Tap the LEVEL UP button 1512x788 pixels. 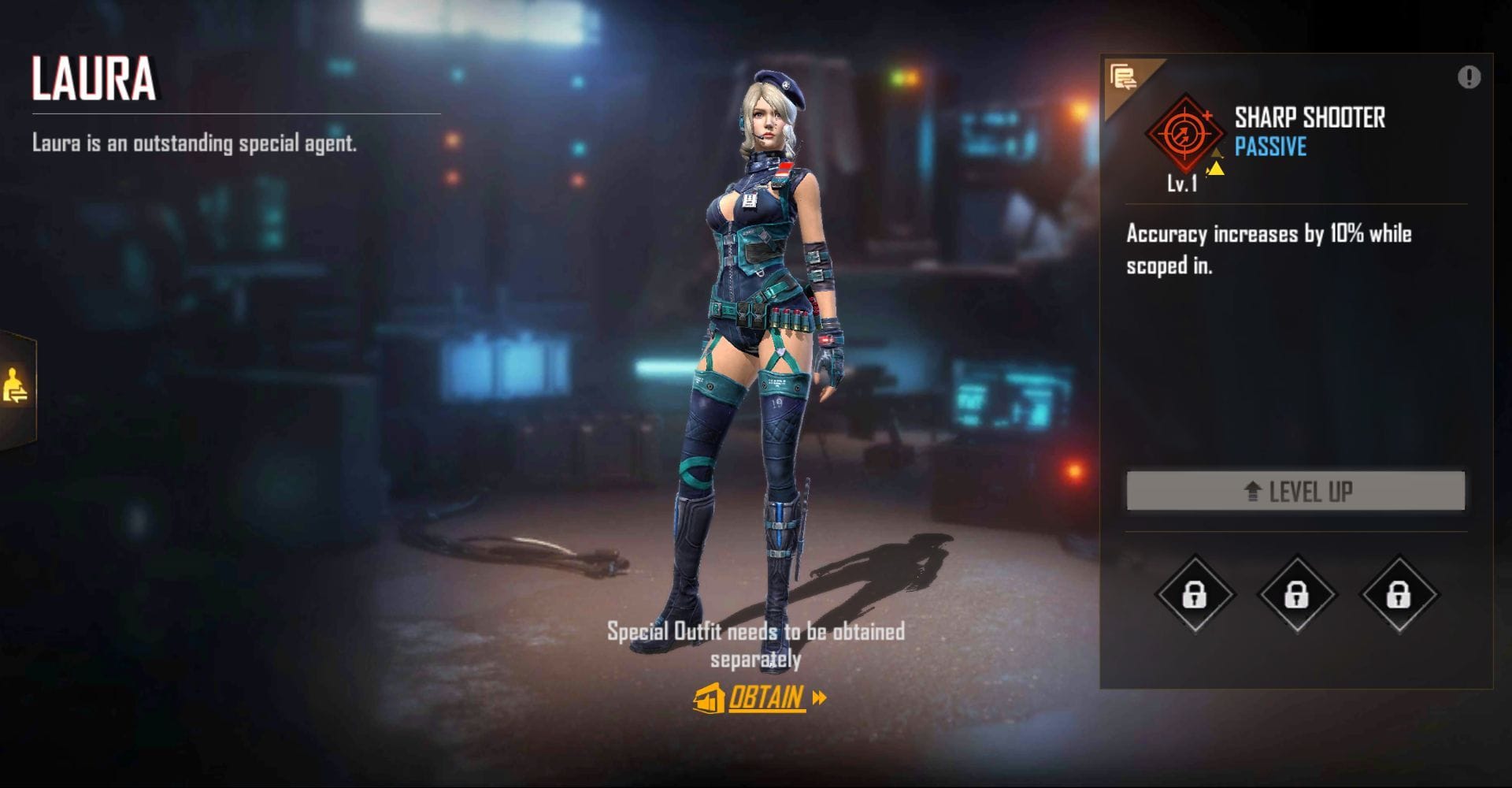coord(1295,491)
